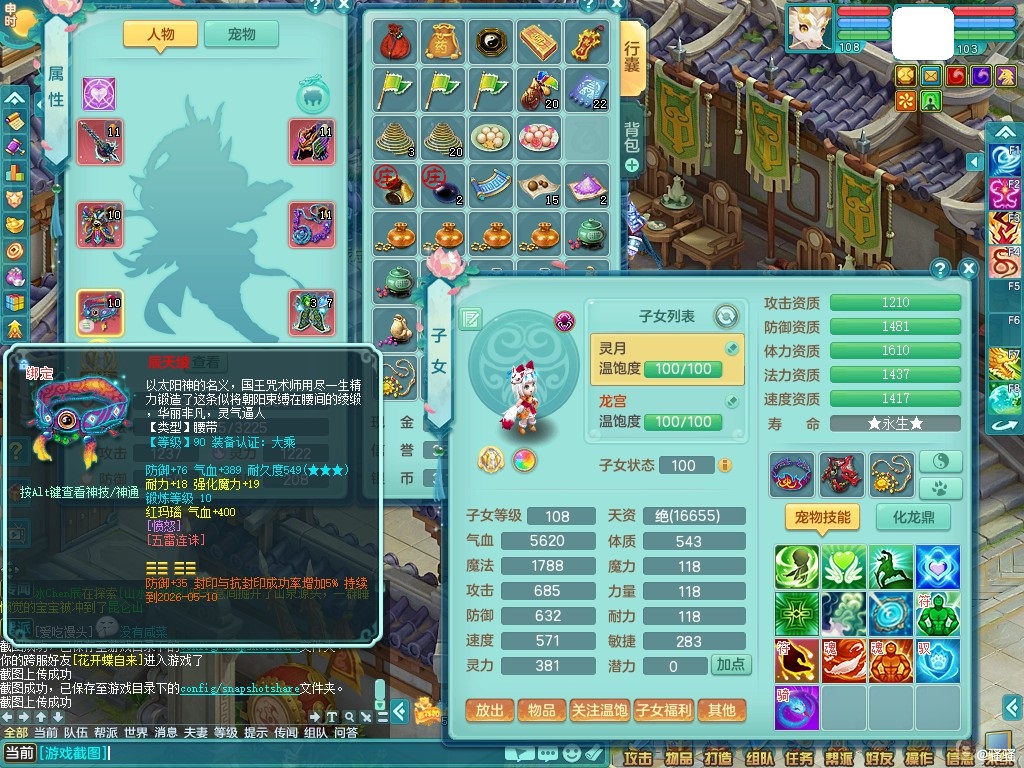Refresh the 子女列表 with circular arrows button

click(x=726, y=316)
